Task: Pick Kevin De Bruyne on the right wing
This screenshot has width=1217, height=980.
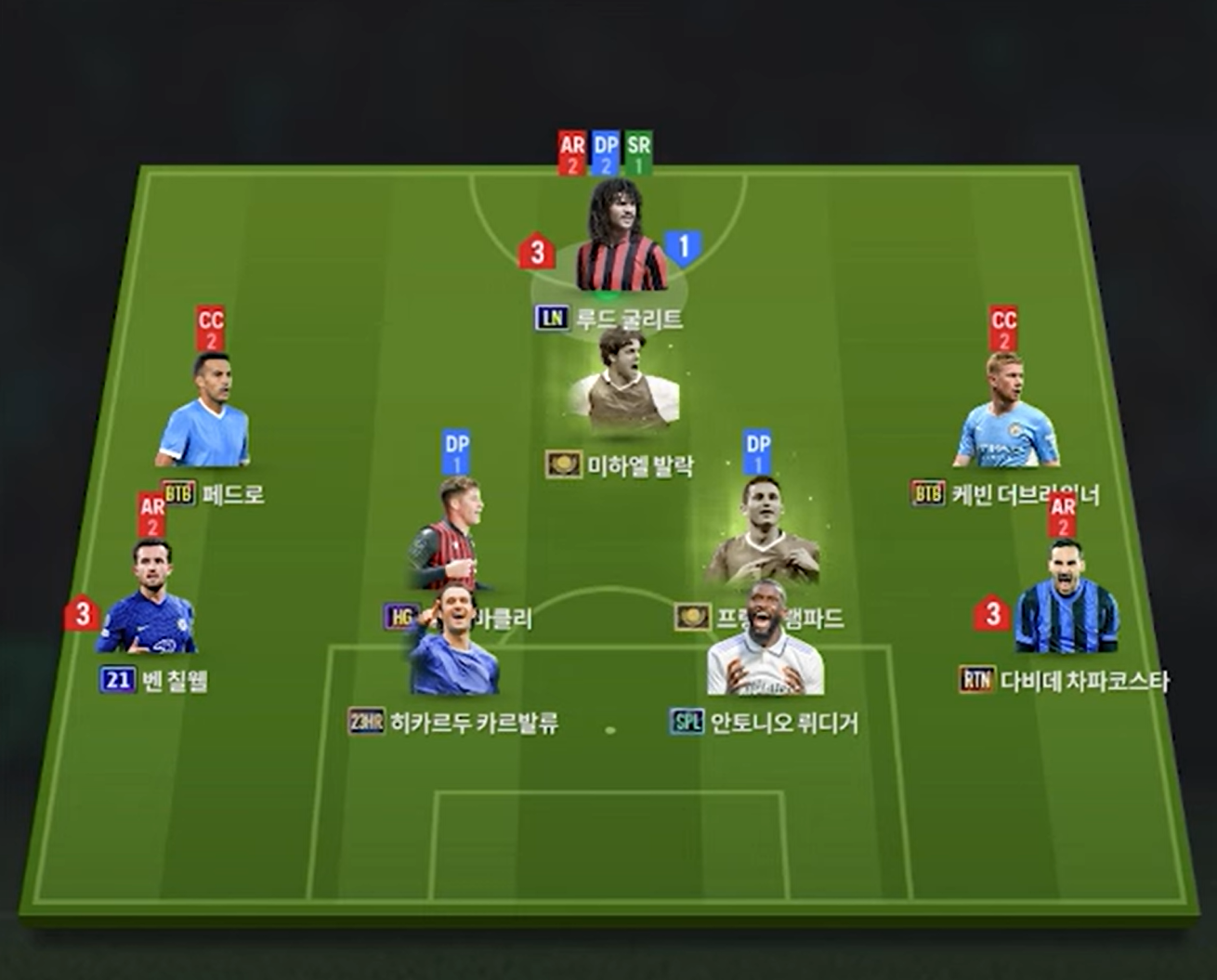Action: pyautogui.click(x=1007, y=414)
